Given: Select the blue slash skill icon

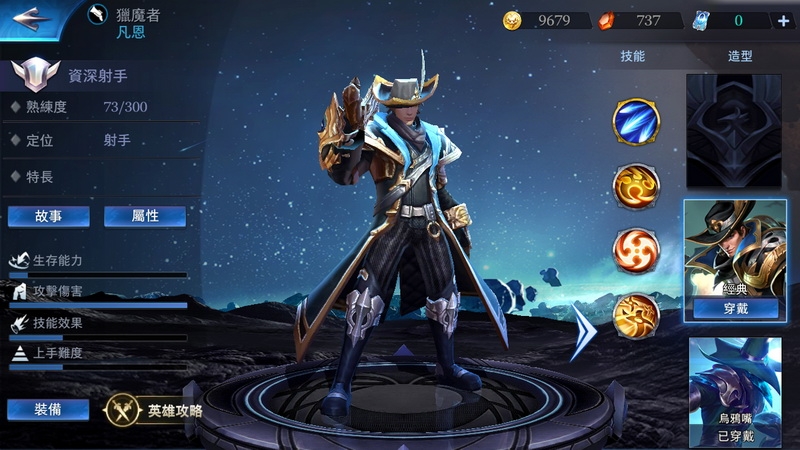Looking at the screenshot, I should pyautogui.click(x=636, y=121).
